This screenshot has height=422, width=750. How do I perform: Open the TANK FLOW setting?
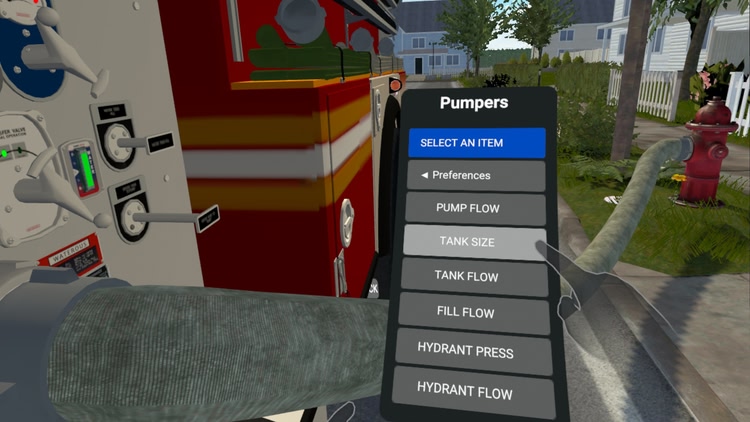point(473,277)
